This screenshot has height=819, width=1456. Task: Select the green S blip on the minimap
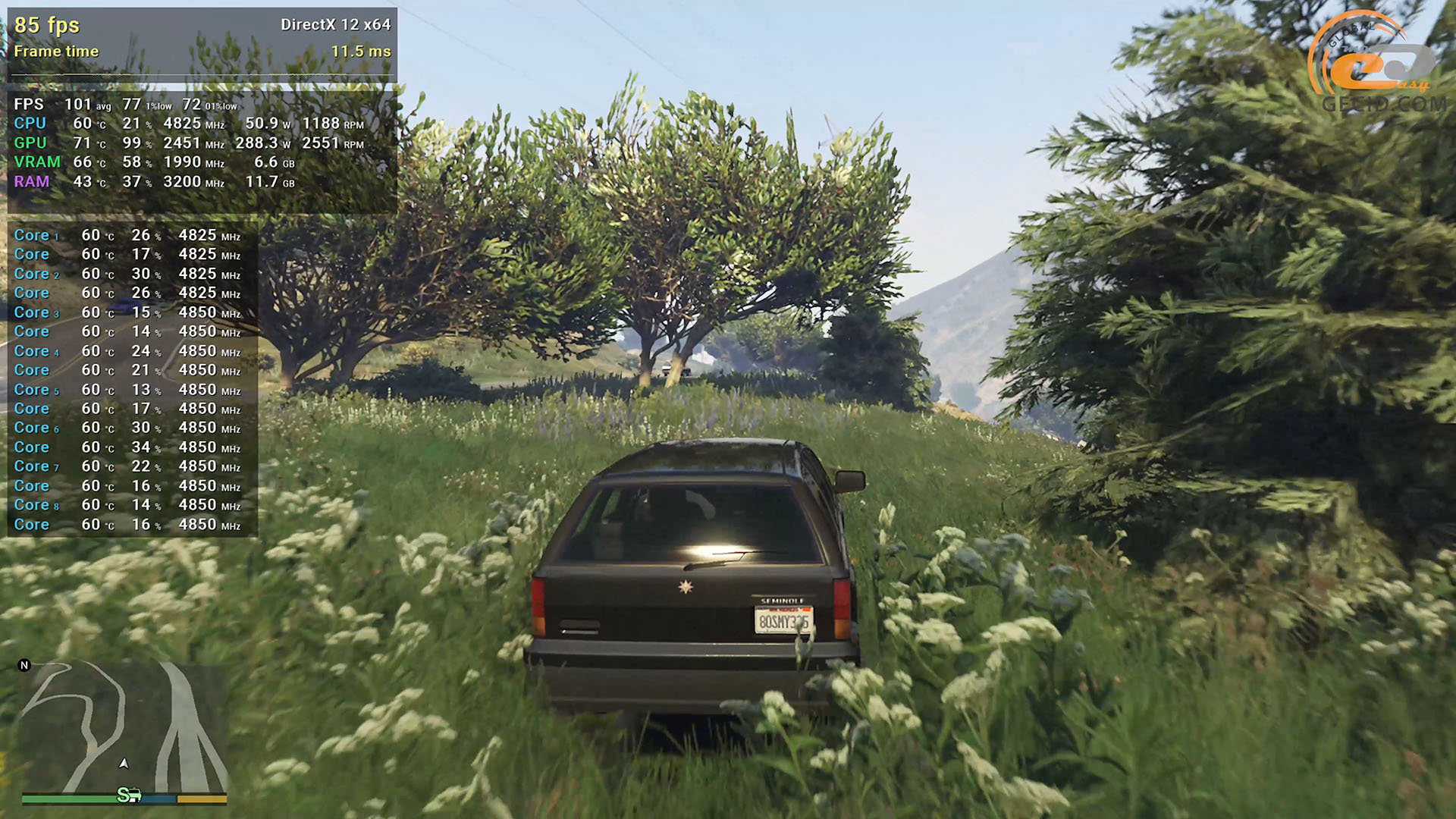click(125, 795)
